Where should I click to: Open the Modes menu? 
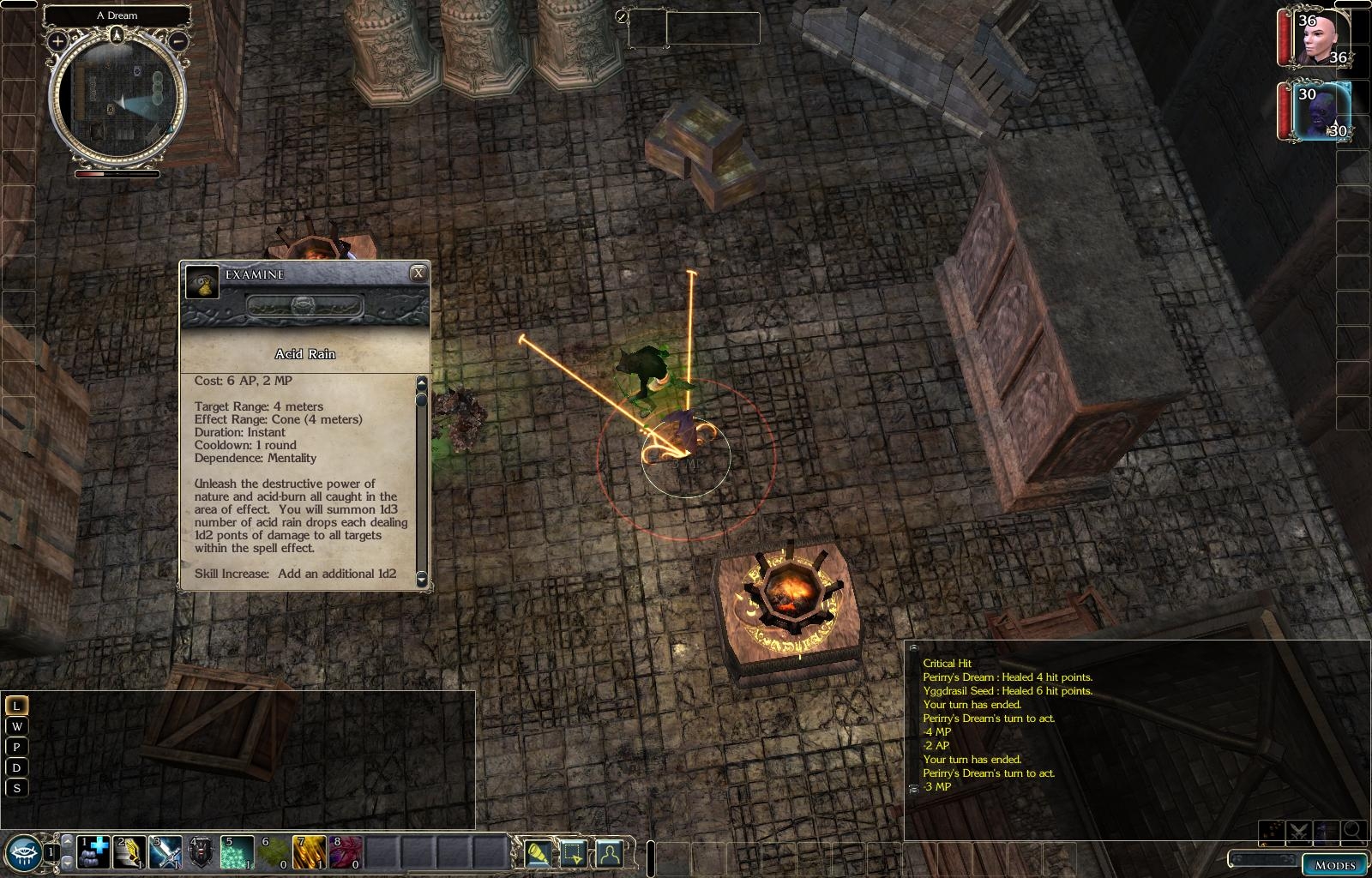coord(1335,864)
